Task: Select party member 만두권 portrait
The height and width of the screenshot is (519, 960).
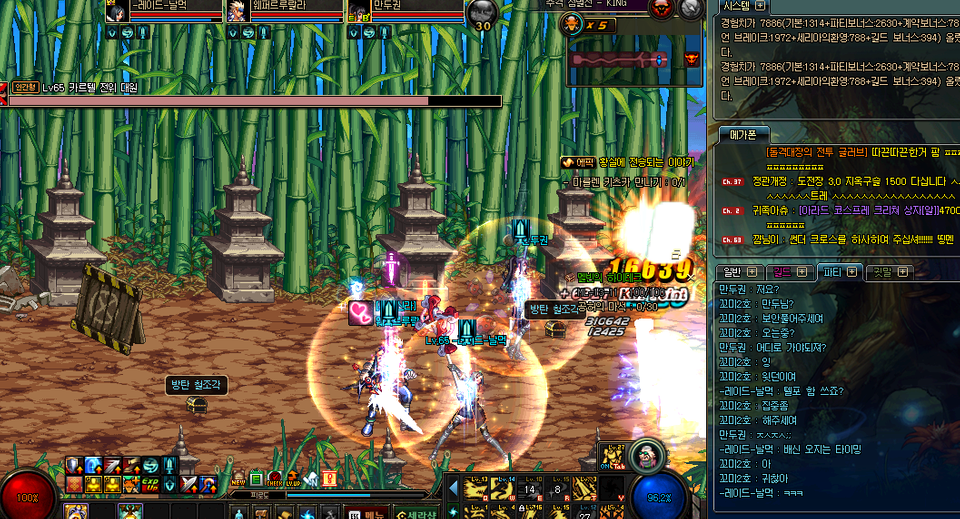Action: (359, 11)
